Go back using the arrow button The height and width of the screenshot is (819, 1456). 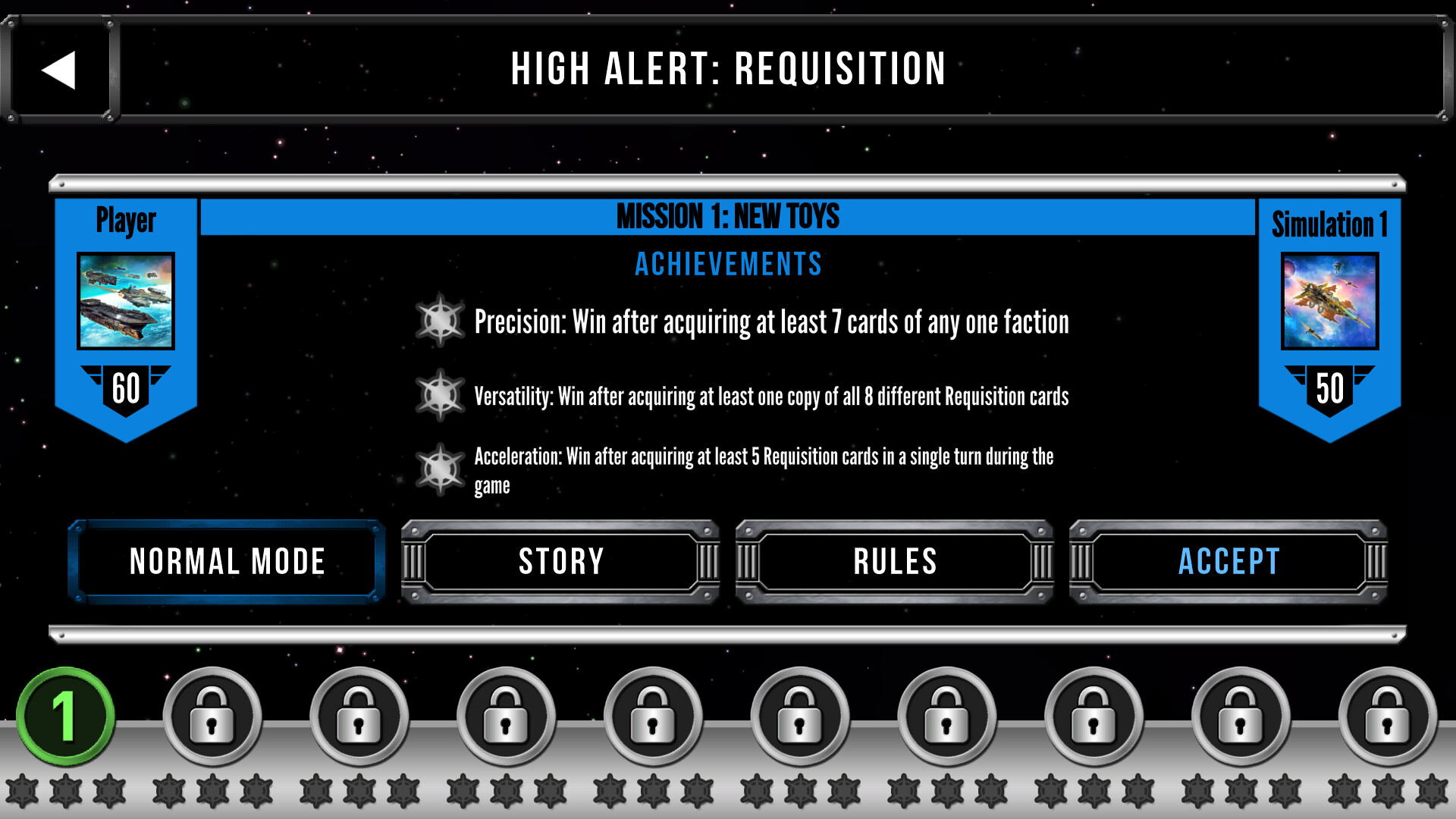click(59, 70)
